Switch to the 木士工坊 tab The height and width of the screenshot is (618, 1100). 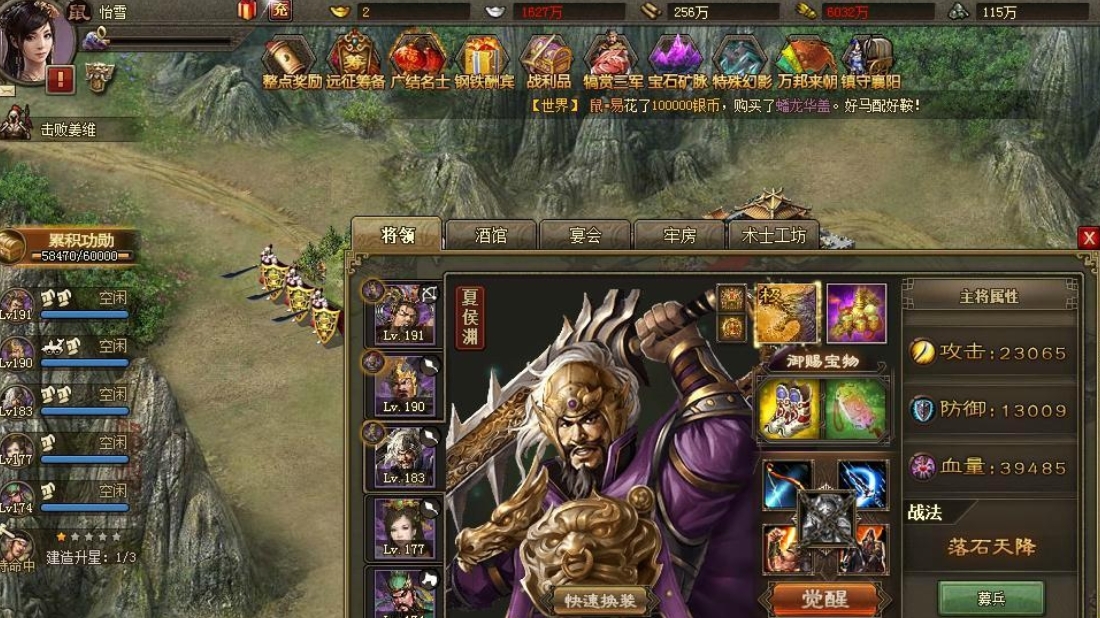(x=774, y=236)
